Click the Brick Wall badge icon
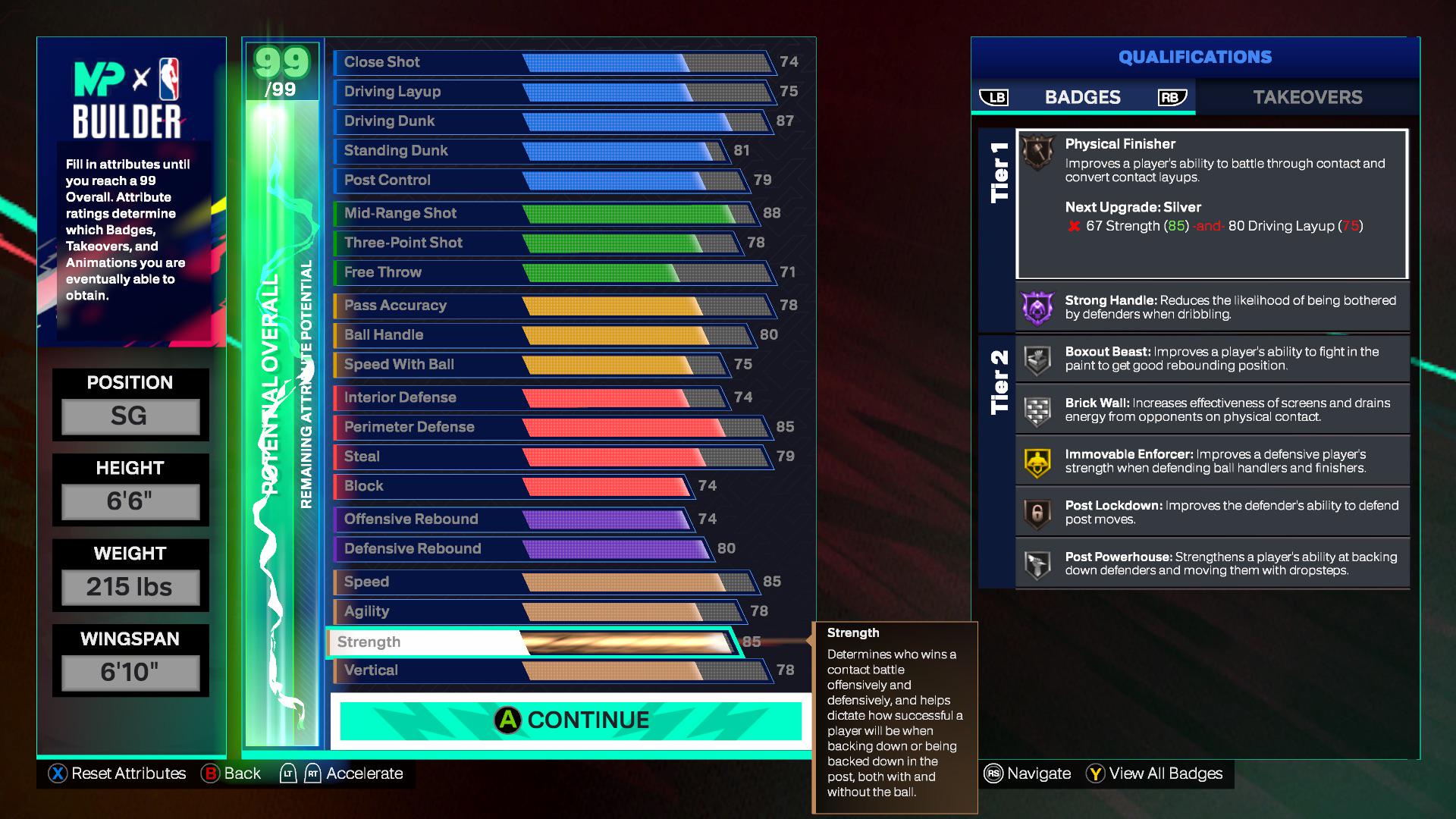This screenshot has height=819, width=1456. tap(1037, 409)
